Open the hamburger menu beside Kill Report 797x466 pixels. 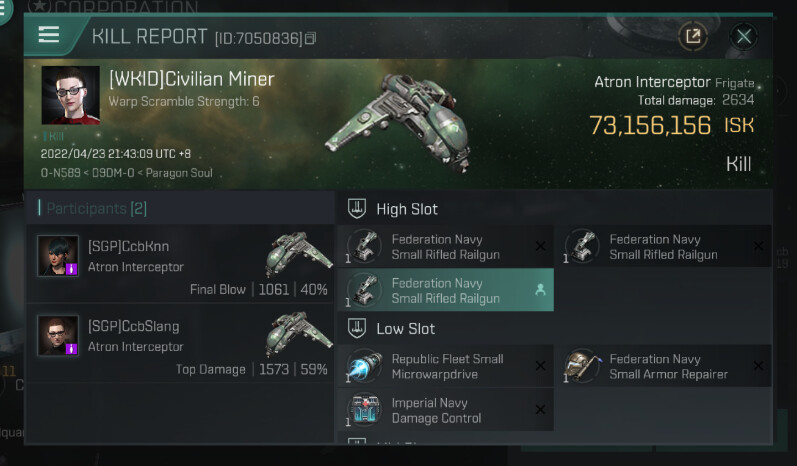pyautogui.click(x=48, y=35)
